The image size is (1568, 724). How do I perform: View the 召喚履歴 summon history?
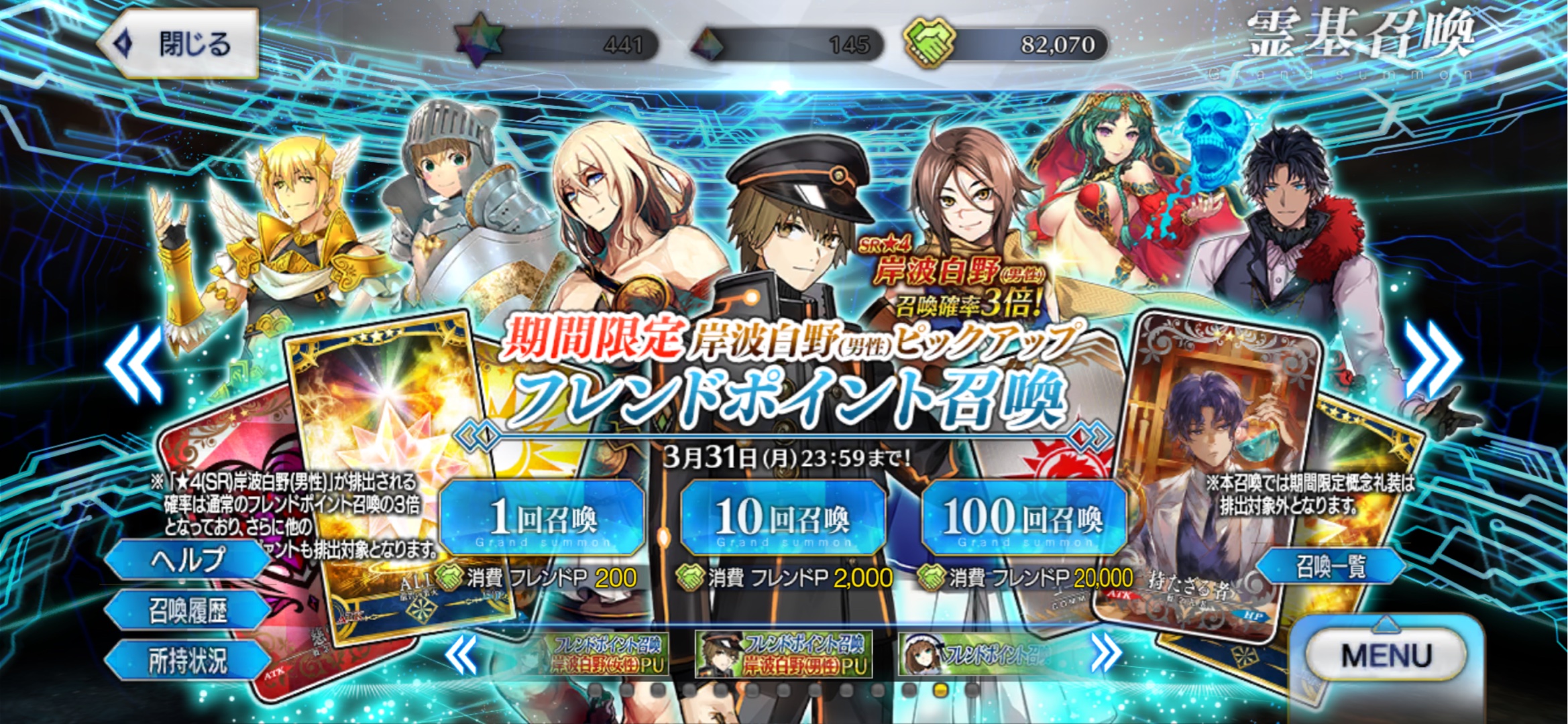click(x=187, y=611)
